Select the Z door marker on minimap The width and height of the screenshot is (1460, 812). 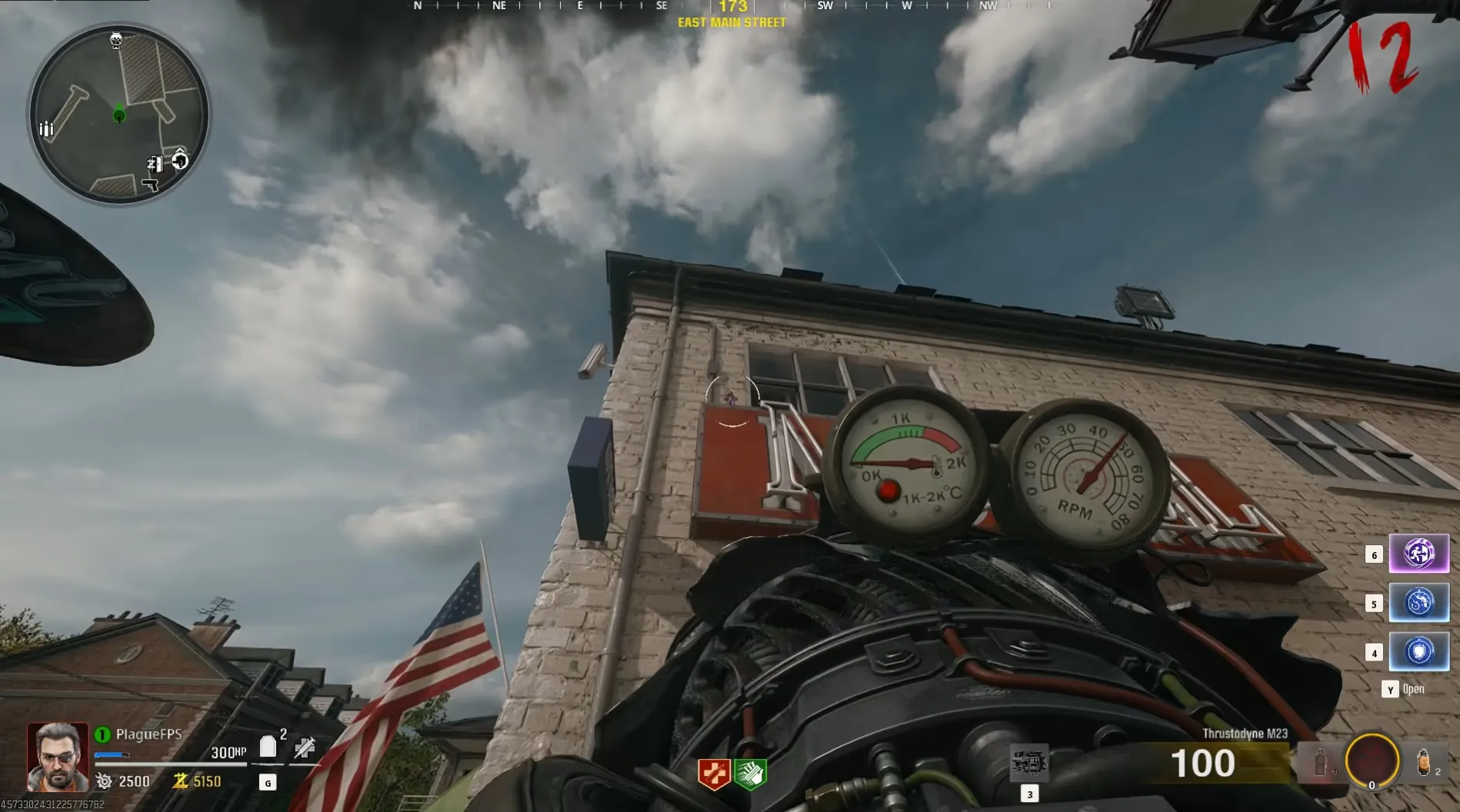[155, 163]
